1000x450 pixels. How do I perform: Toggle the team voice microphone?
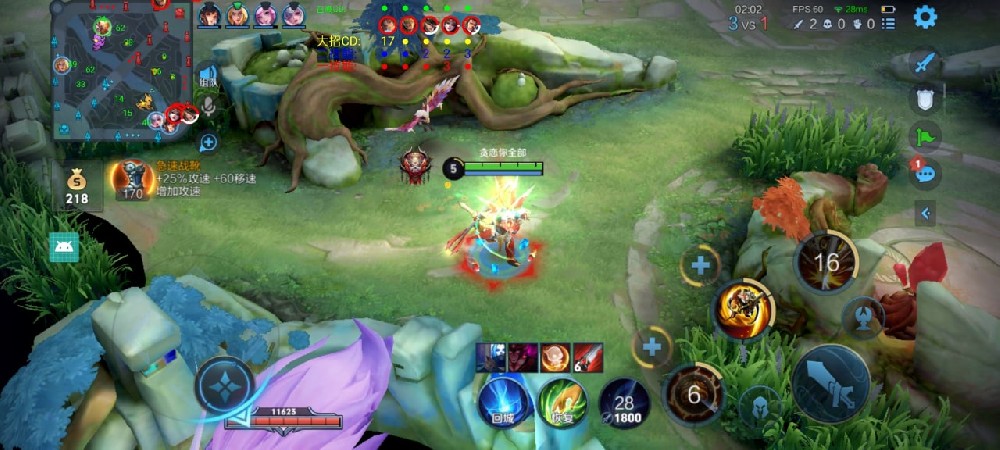click(x=208, y=106)
